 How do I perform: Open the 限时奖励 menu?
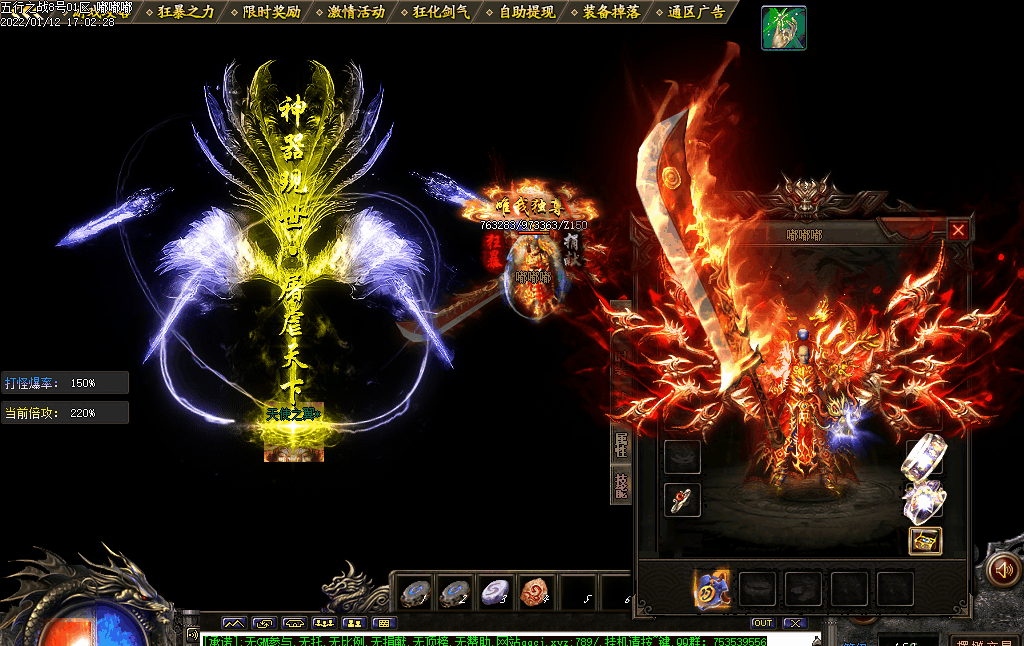coord(271,12)
